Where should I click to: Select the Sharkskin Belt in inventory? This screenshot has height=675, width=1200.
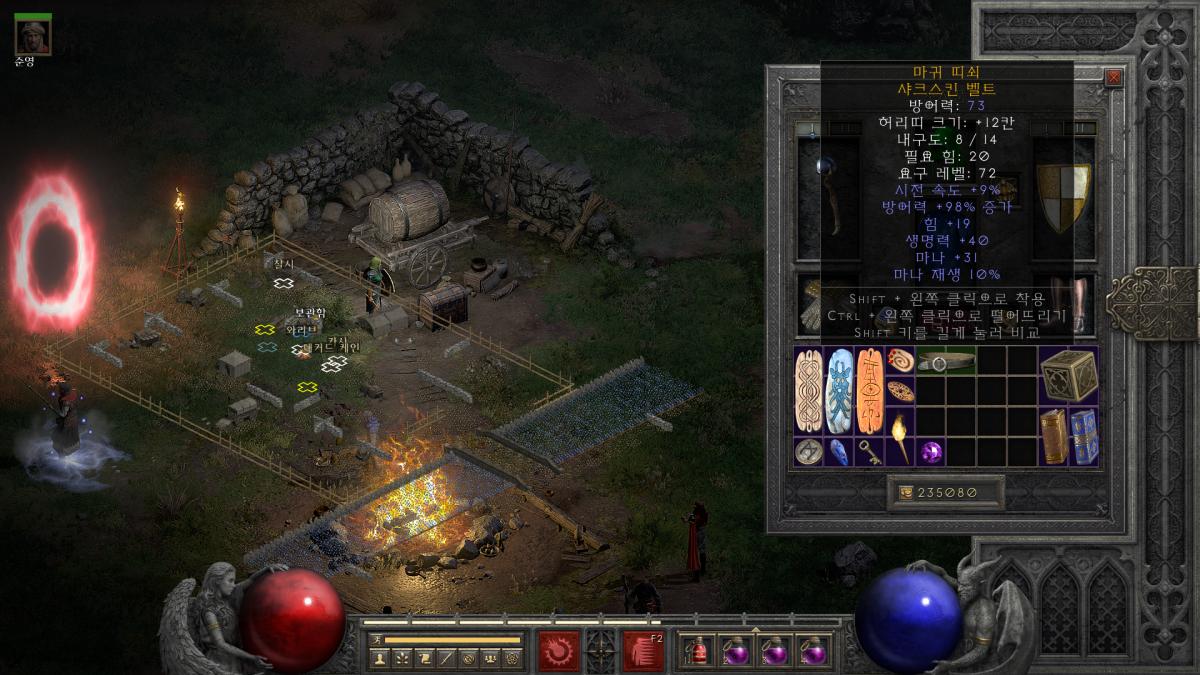pos(946,362)
